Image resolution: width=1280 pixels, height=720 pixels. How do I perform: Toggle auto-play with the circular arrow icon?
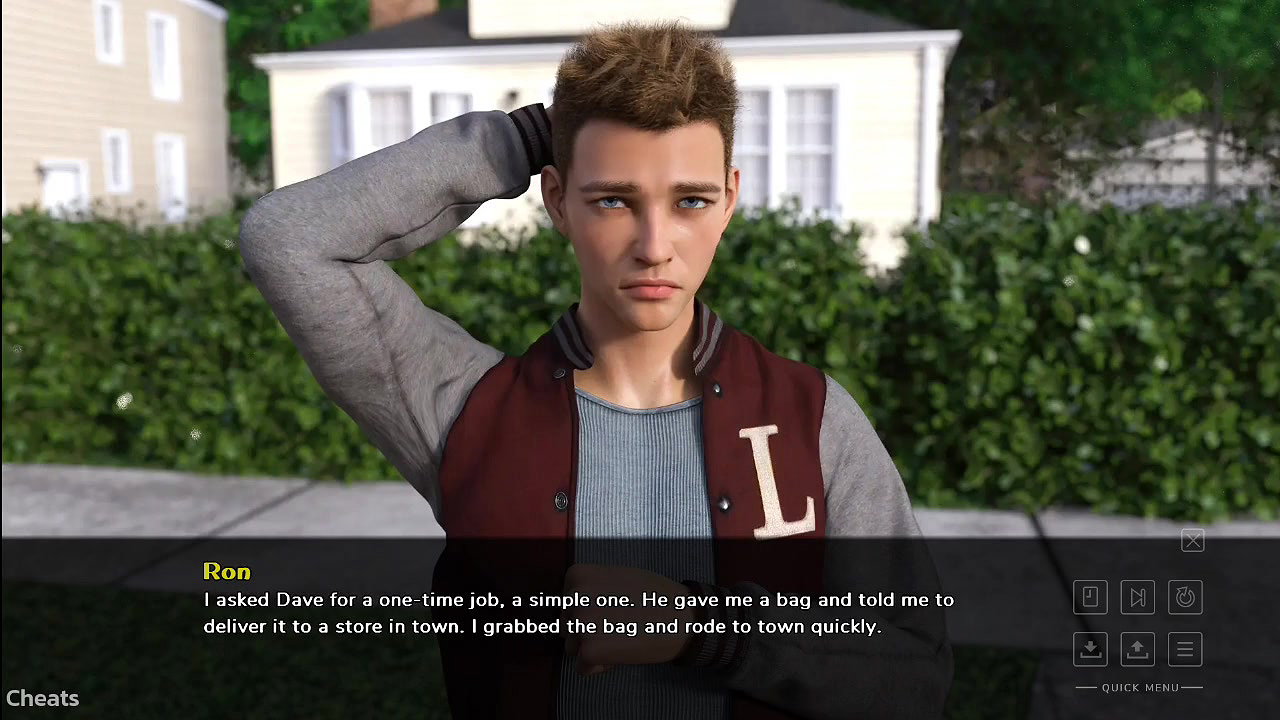pyautogui.click(x=1185, y=597)
